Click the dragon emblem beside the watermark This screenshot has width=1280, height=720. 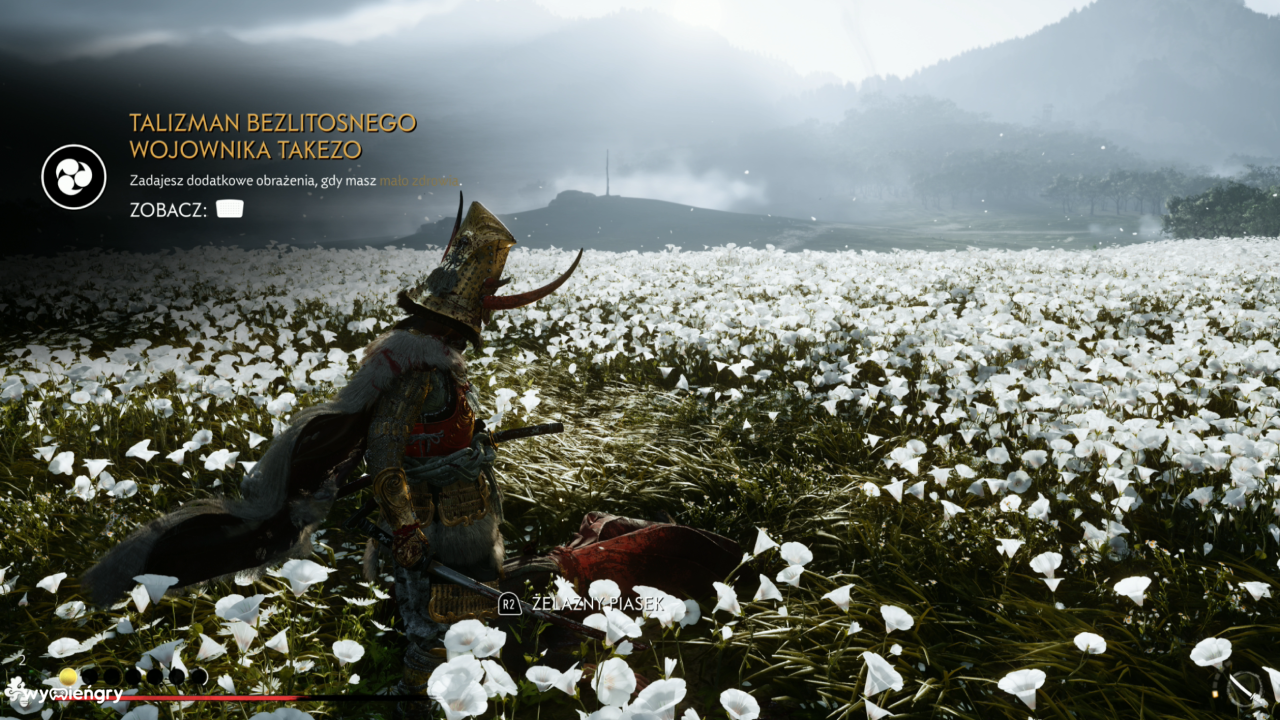click(x=17, y=692)
